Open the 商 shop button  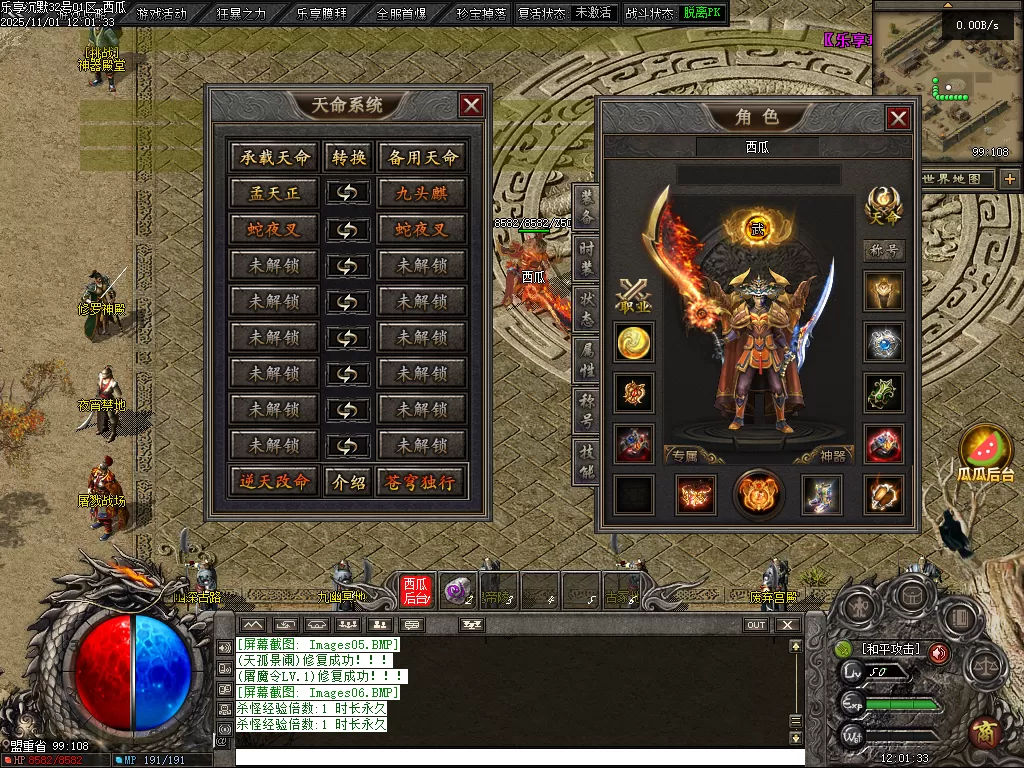click(984, 732)
